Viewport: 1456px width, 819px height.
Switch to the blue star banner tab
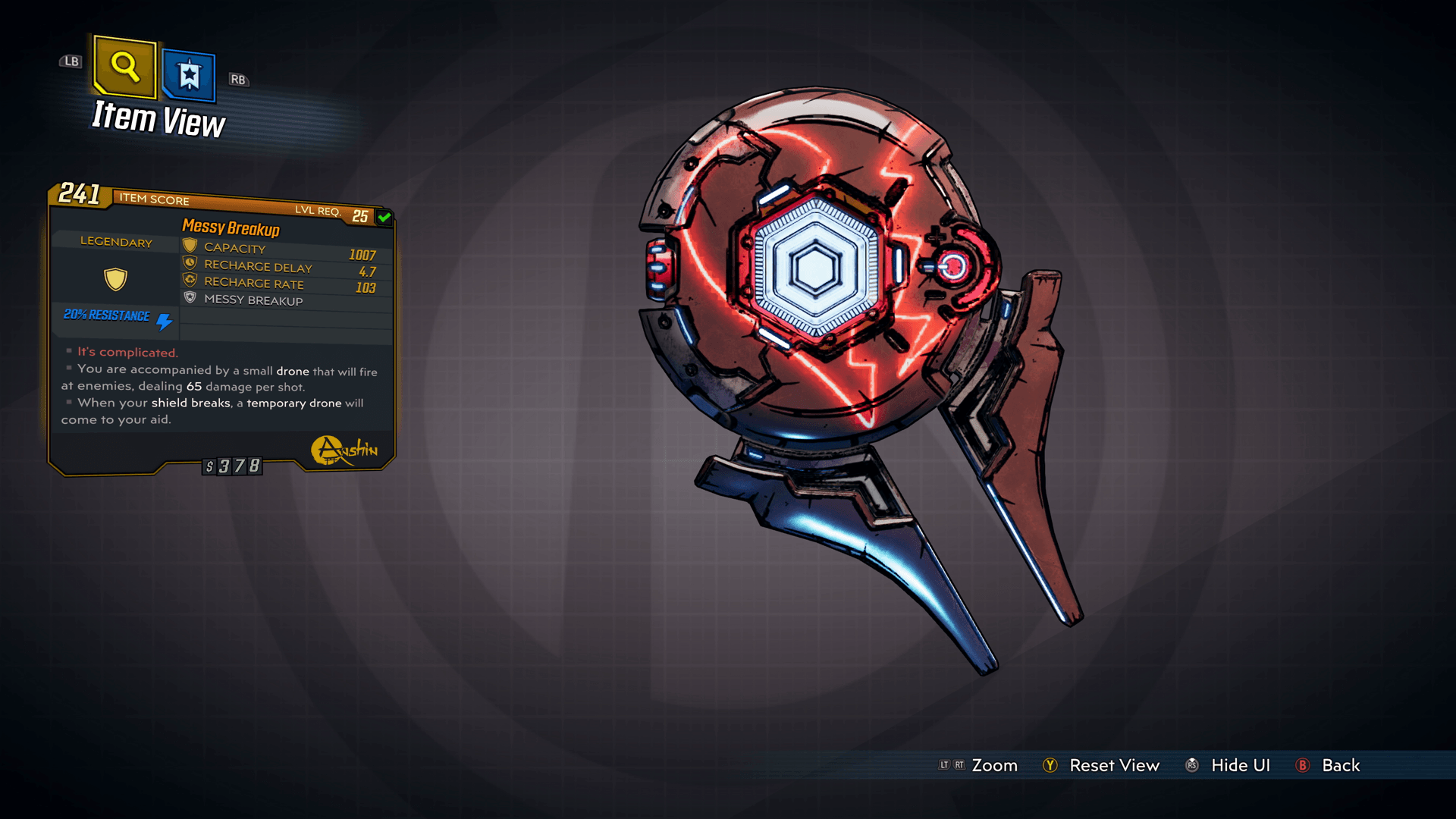click(189, 75)
